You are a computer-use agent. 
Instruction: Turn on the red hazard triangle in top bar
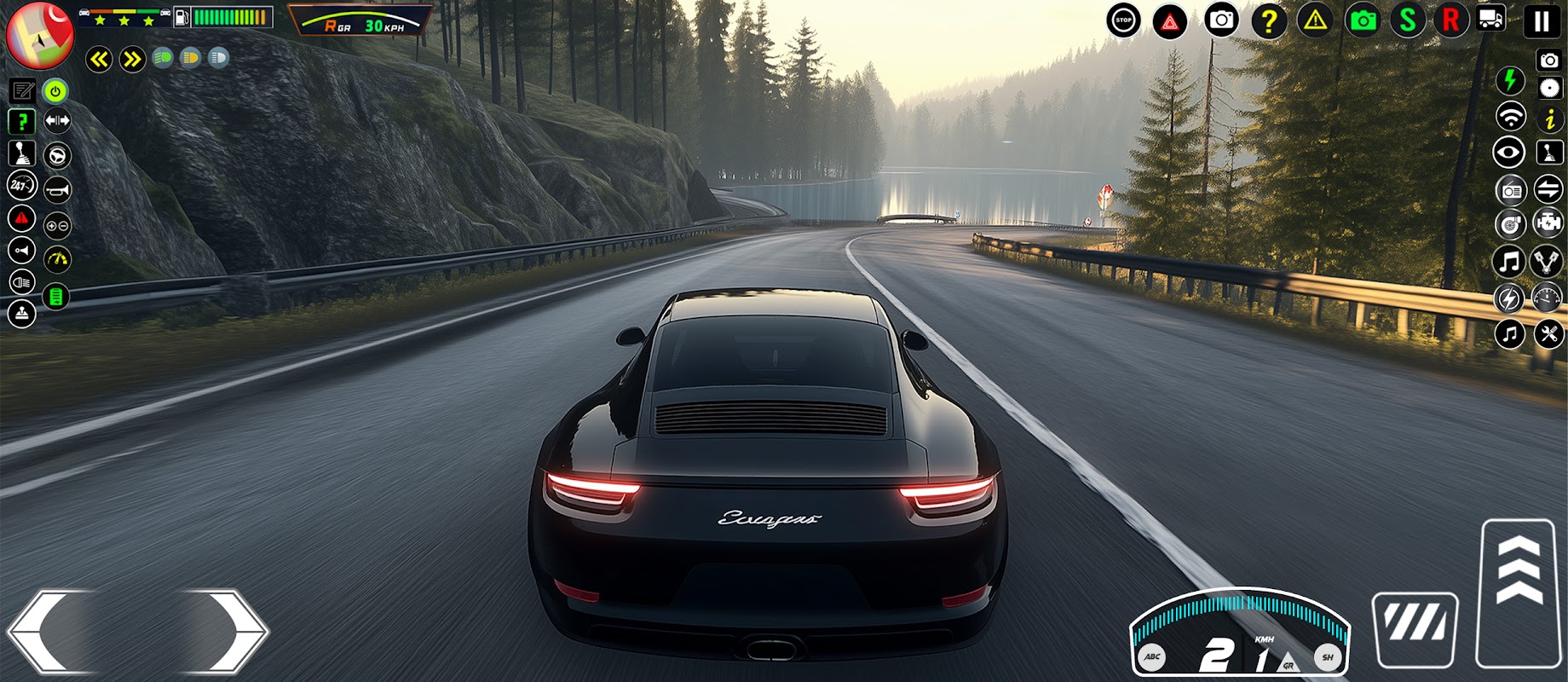1170,21
